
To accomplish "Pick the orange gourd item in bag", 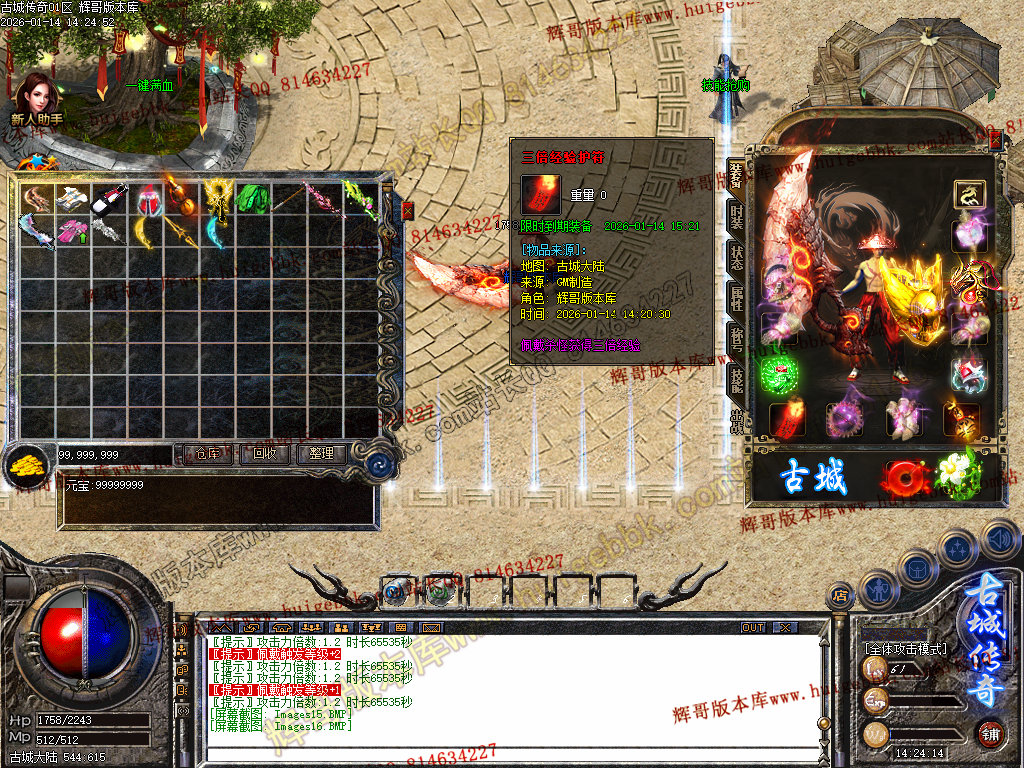I will [x=180, y=200].
